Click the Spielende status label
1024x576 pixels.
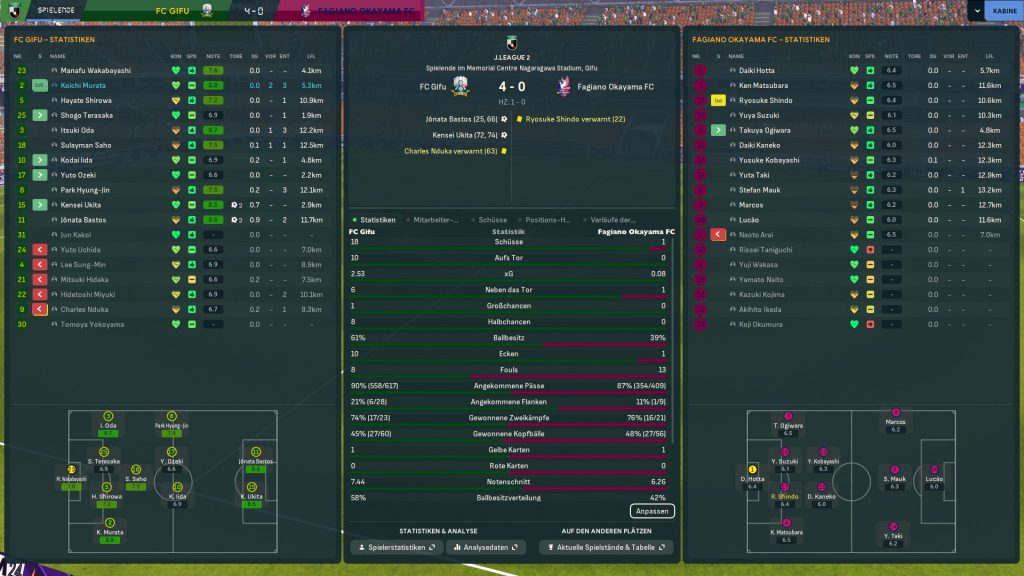[x=55, y=9]
